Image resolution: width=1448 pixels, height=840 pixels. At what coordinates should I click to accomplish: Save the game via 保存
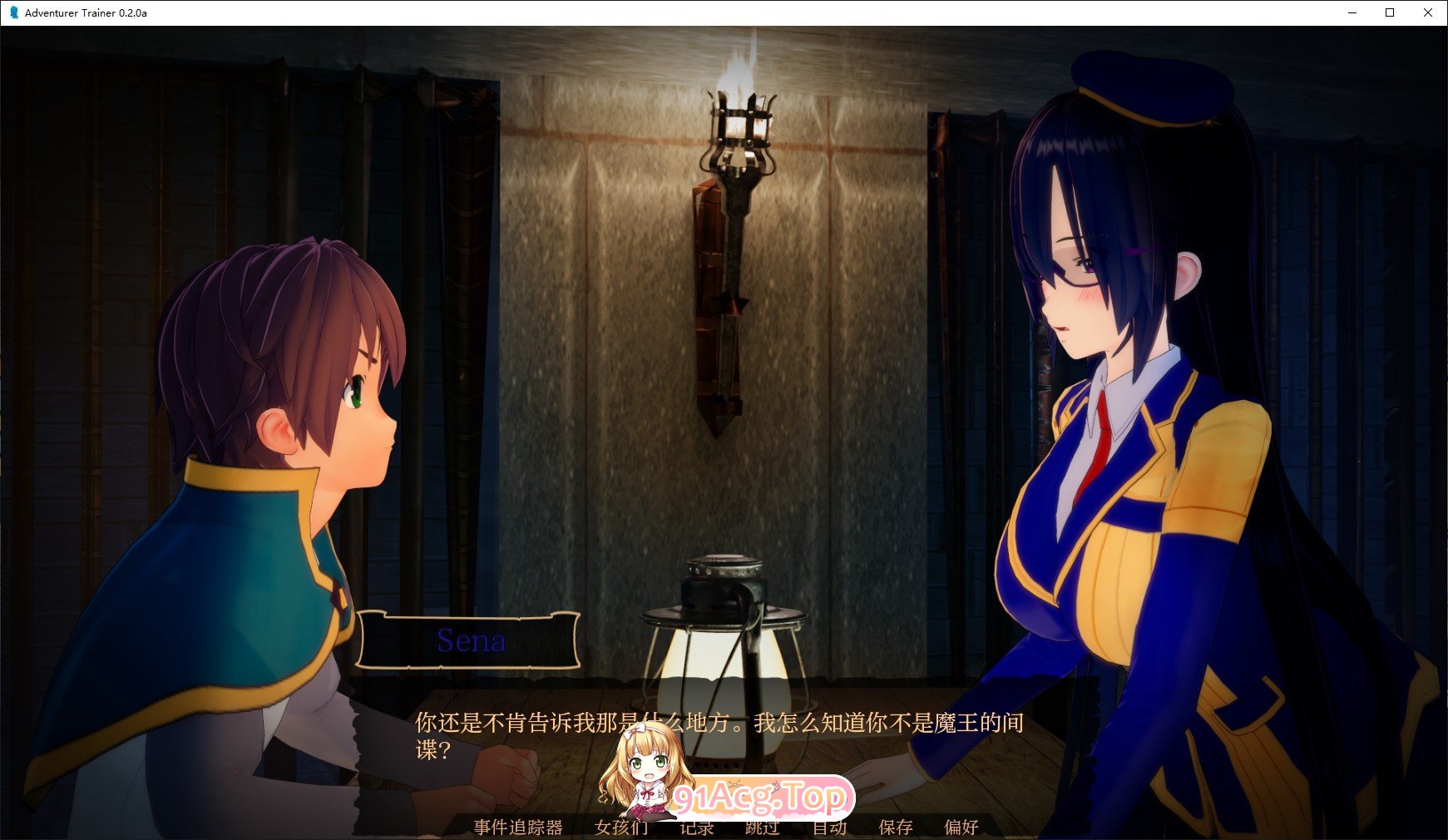(894, 828)
